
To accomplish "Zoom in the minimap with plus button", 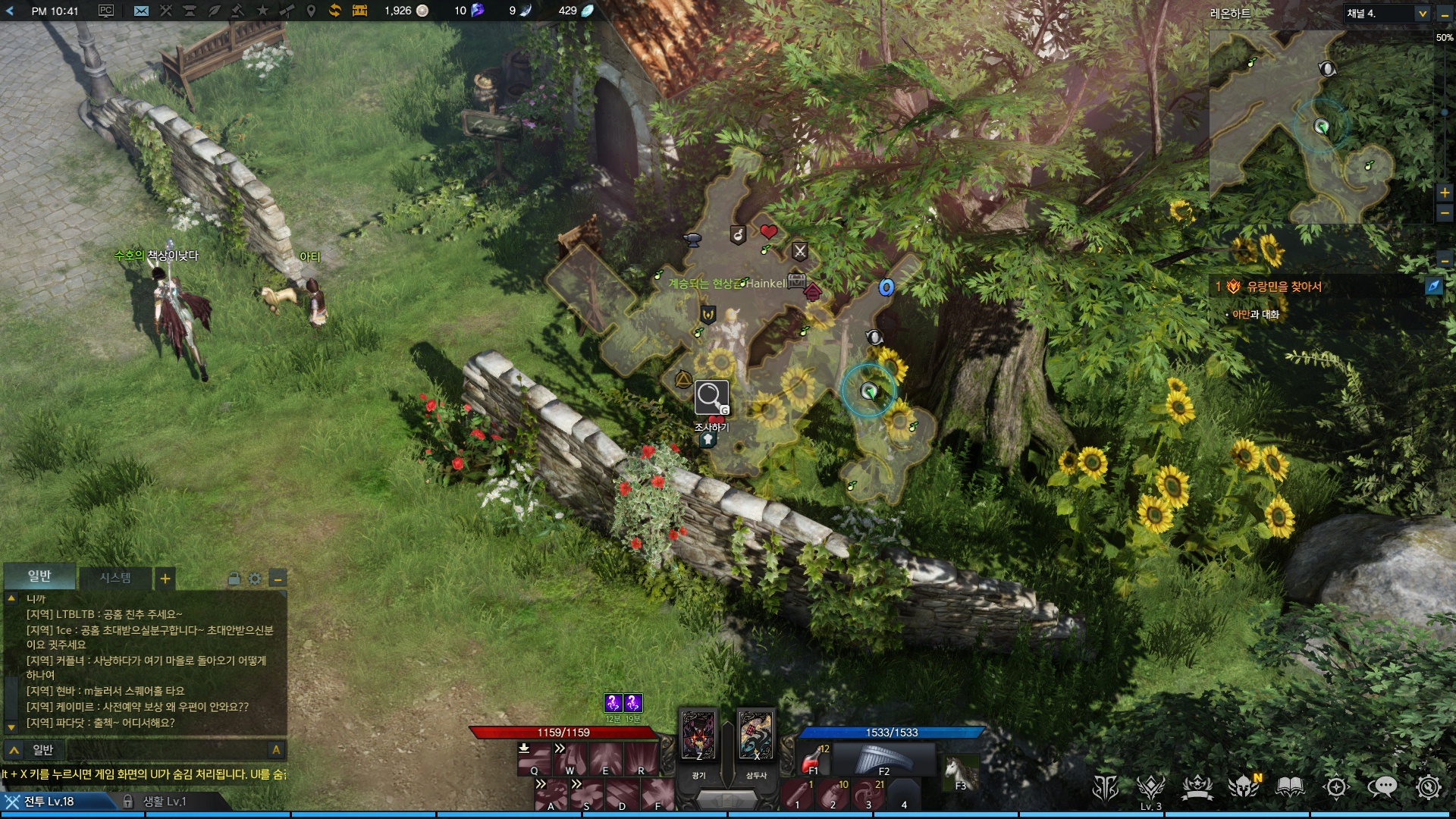I will [1445, 193].
